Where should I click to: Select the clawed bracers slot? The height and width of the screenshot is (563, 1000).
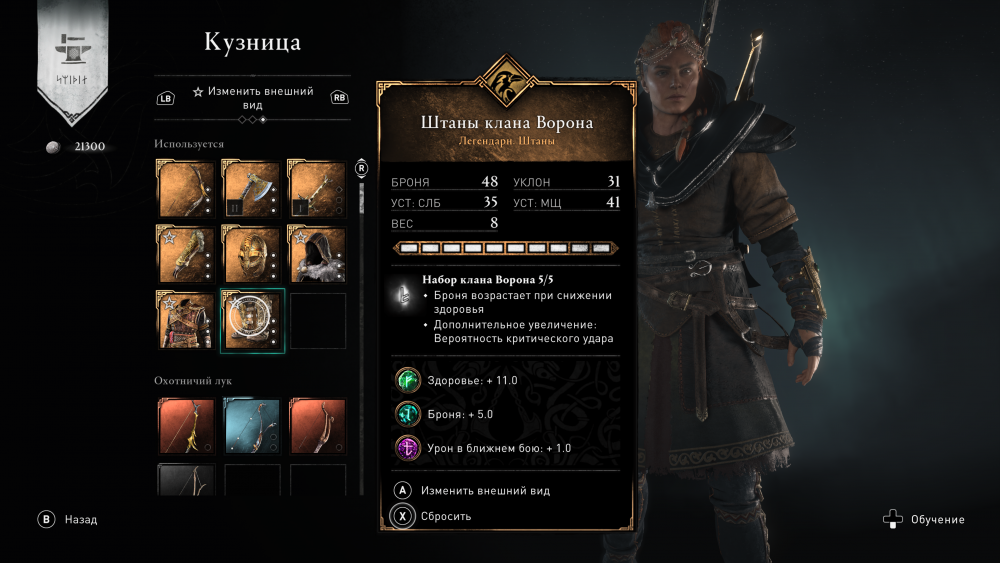[187, 253]
